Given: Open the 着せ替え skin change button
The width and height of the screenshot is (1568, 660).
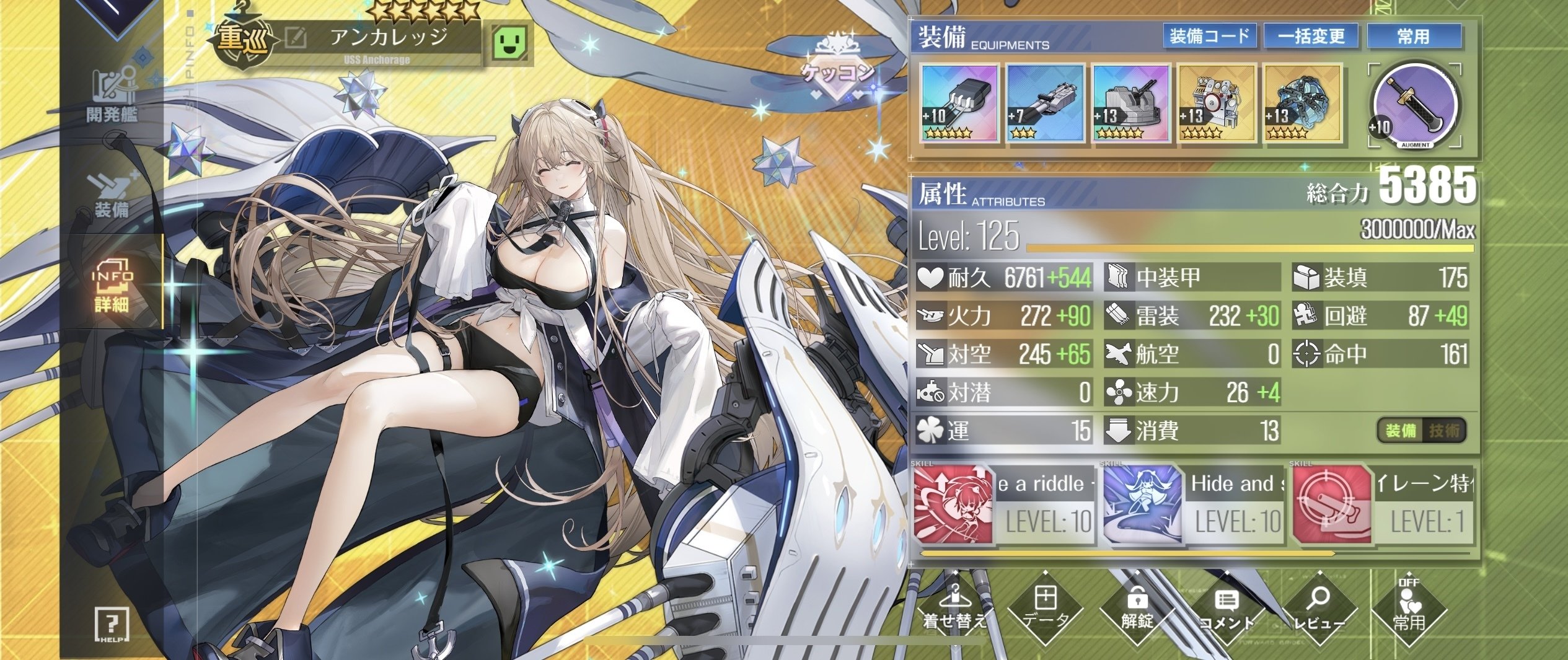Looking at the screenshot, I should (954, 610).
